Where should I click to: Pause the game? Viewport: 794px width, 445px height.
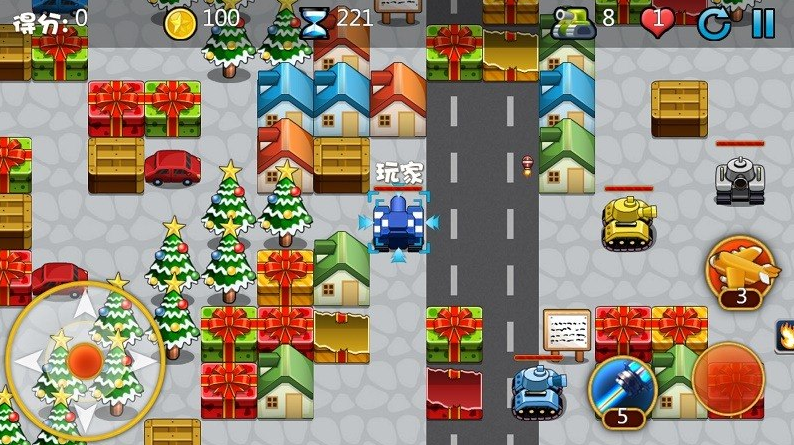pyautogui.click(x=763, y=22)
